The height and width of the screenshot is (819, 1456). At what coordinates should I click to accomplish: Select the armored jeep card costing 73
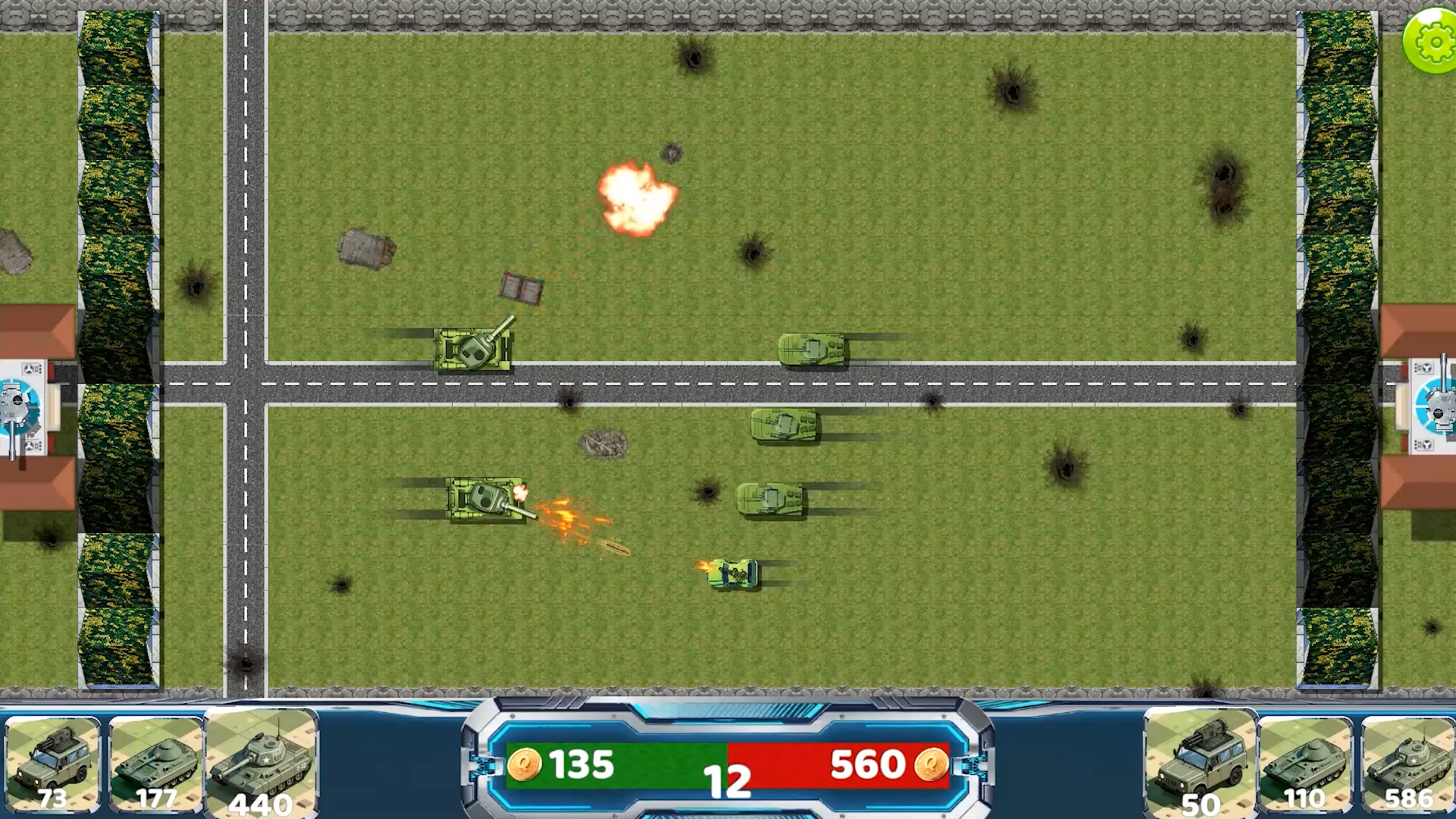pyautogui.click(x=55, y=762)
